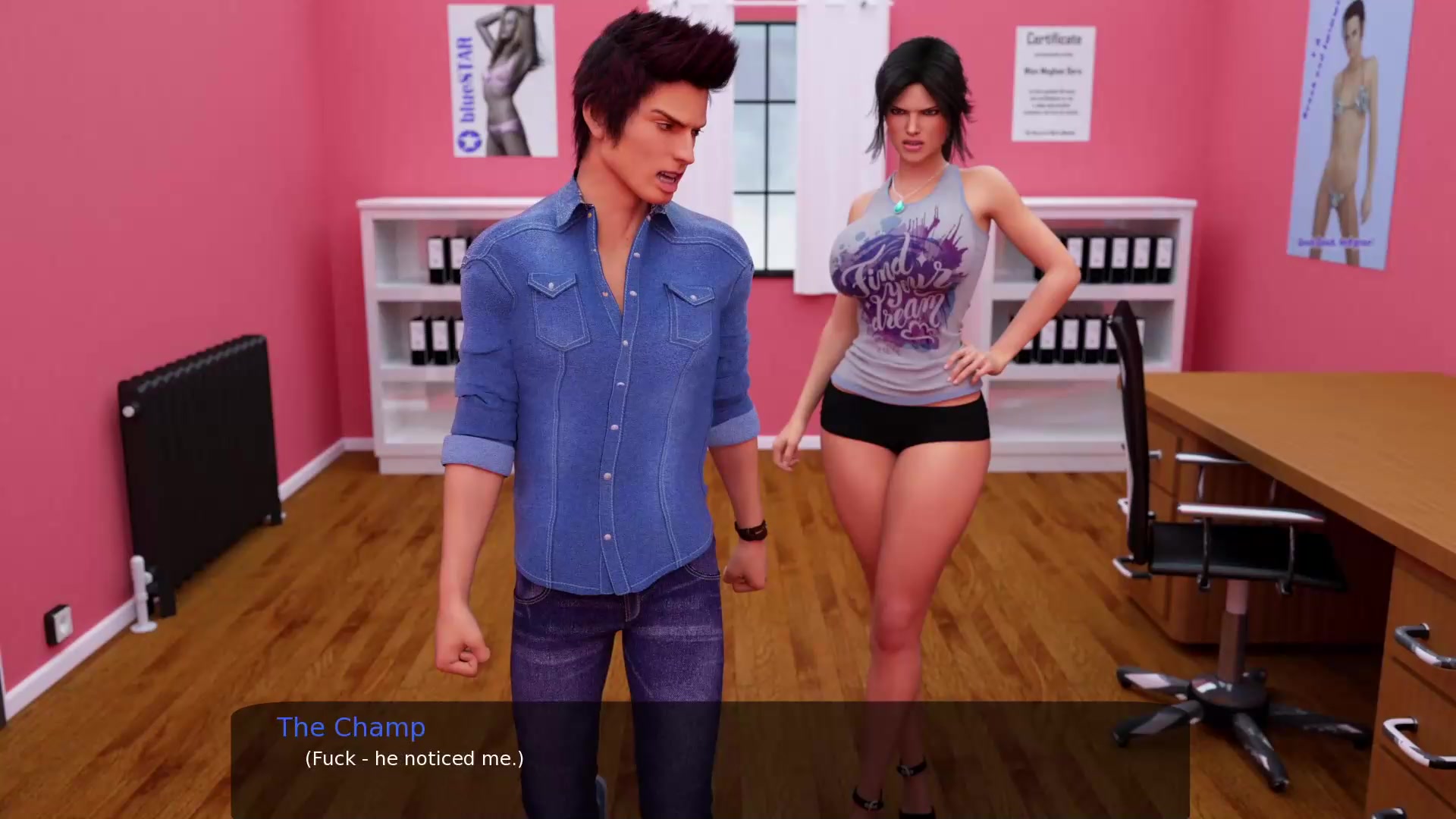Advance The Champ's dialogue text box
The width and height of the screenshot is (1456, 819).
point(710,758)
